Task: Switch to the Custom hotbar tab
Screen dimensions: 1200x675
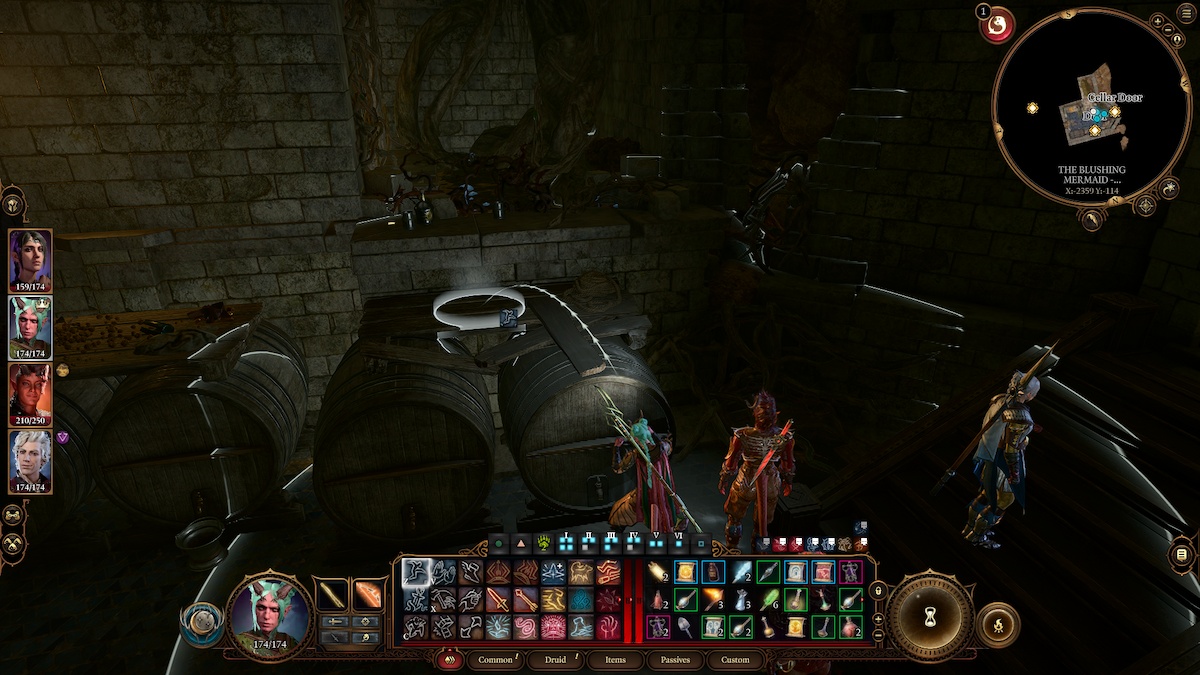Action: click(735, 660)
